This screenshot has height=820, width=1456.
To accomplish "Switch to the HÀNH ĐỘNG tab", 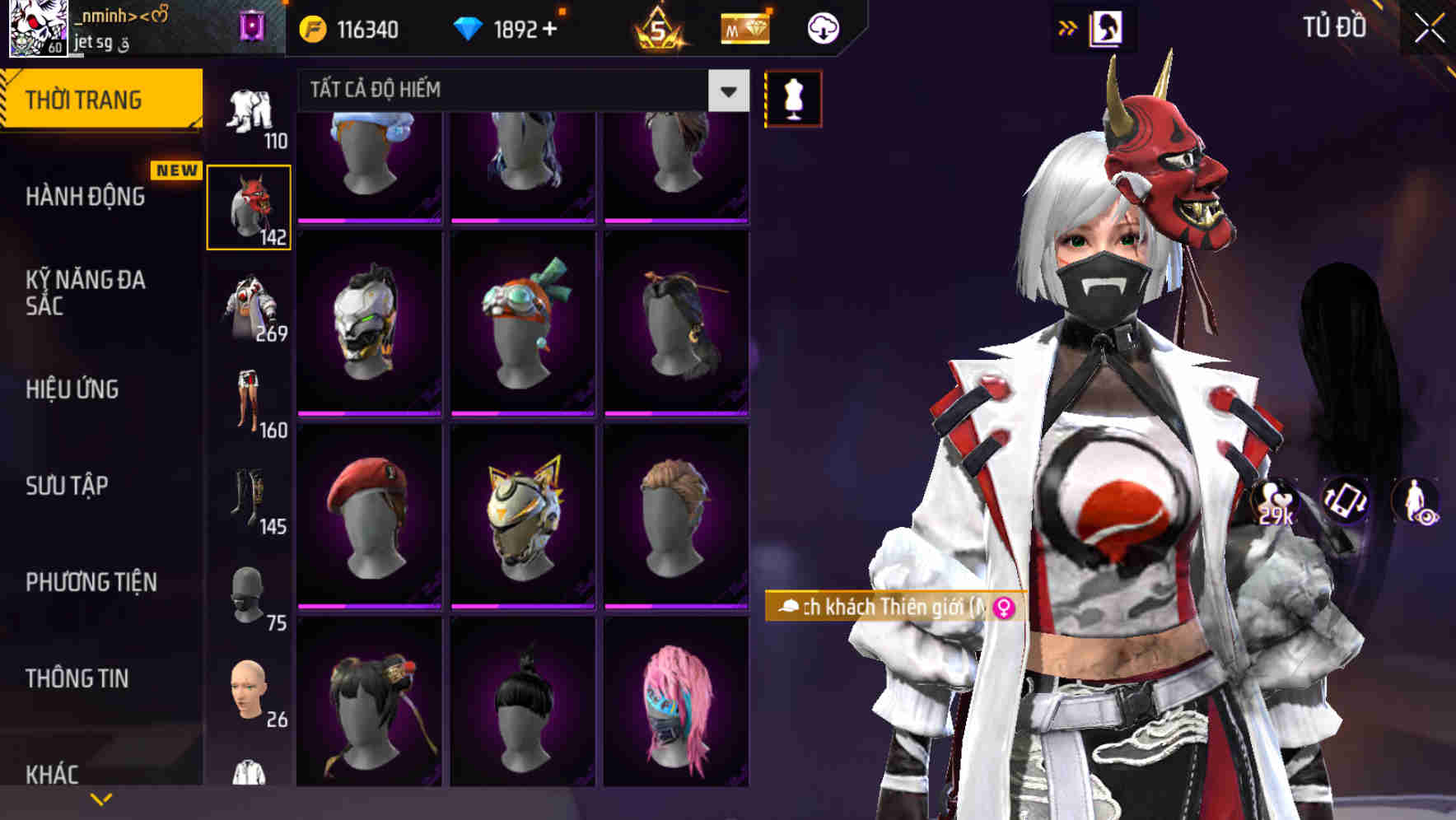I will pos(86,197).
